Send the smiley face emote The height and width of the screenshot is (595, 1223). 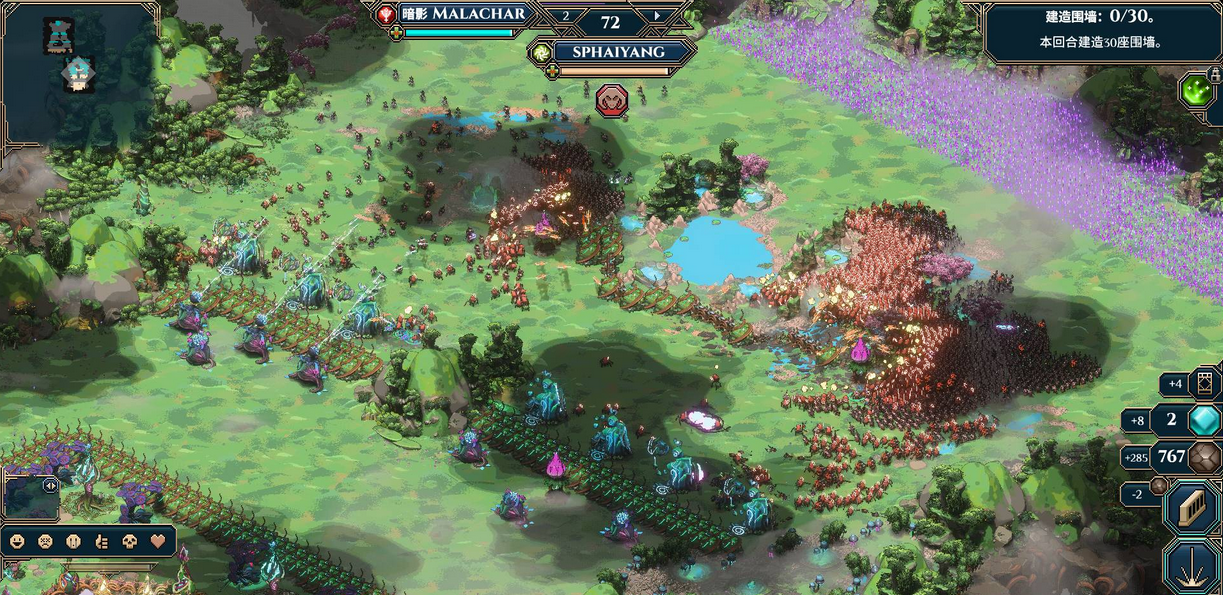17,541
